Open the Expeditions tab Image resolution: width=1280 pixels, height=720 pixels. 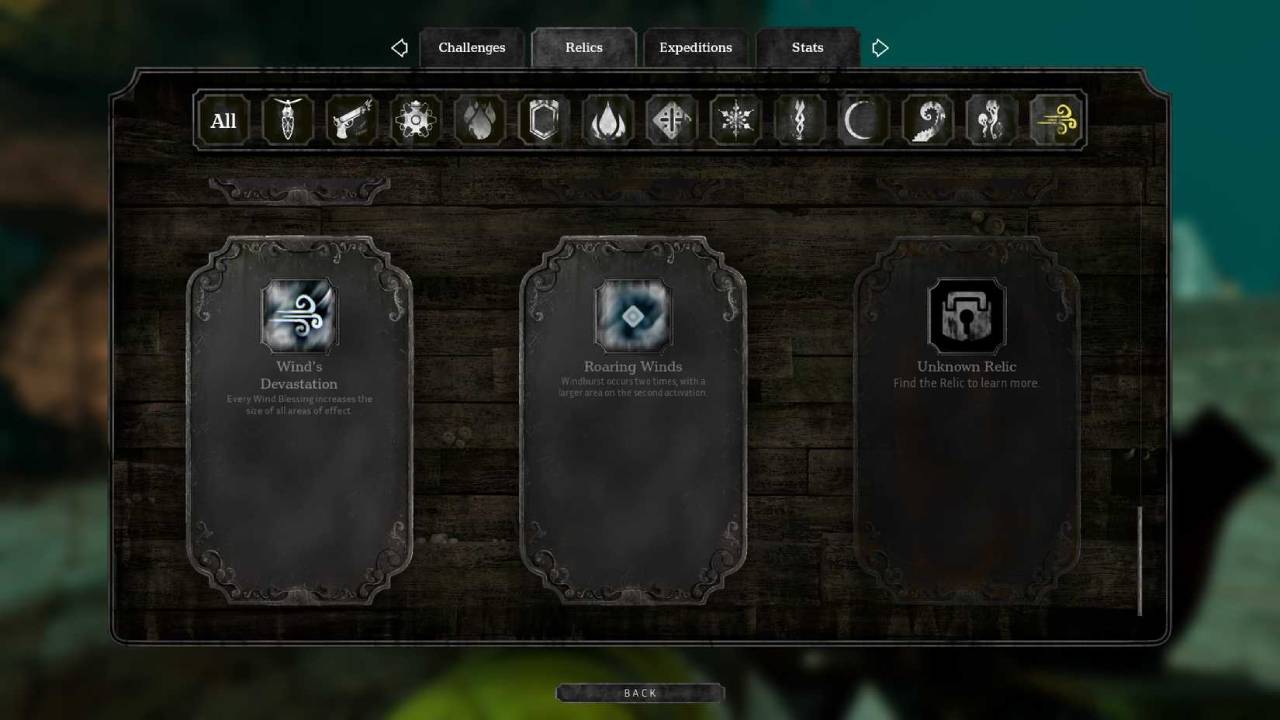[x=695, y=47]
